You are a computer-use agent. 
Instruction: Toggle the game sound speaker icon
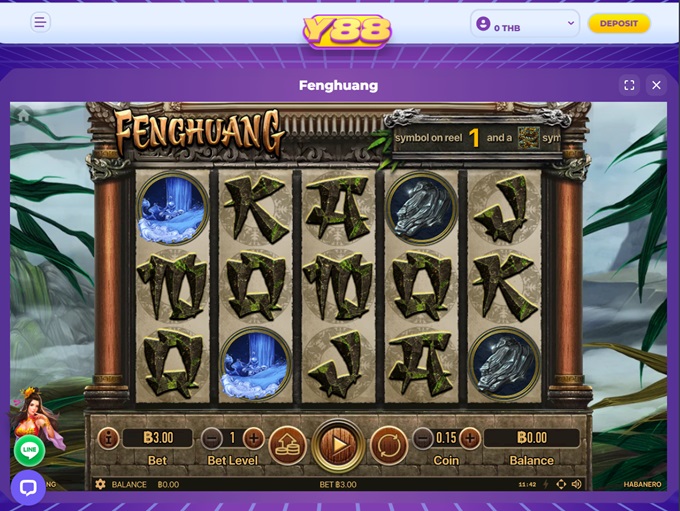click(x=577, y=484)
